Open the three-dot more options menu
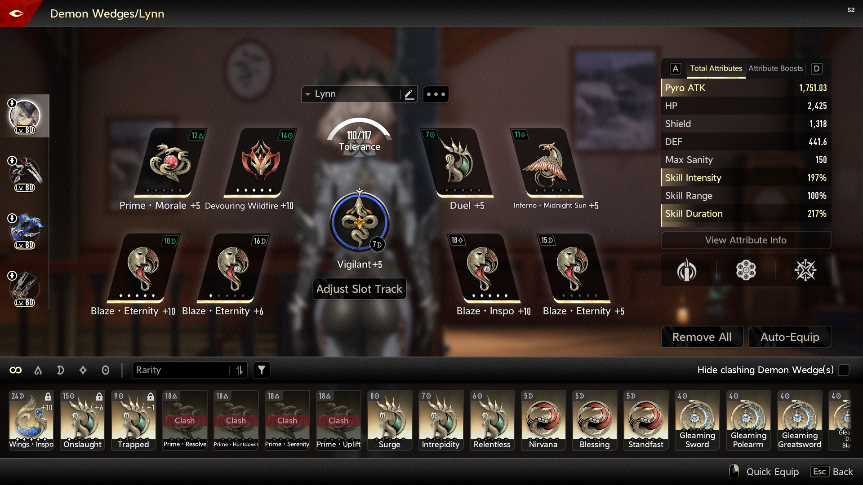This screenshot has height=485, width=863. point(436,94)
